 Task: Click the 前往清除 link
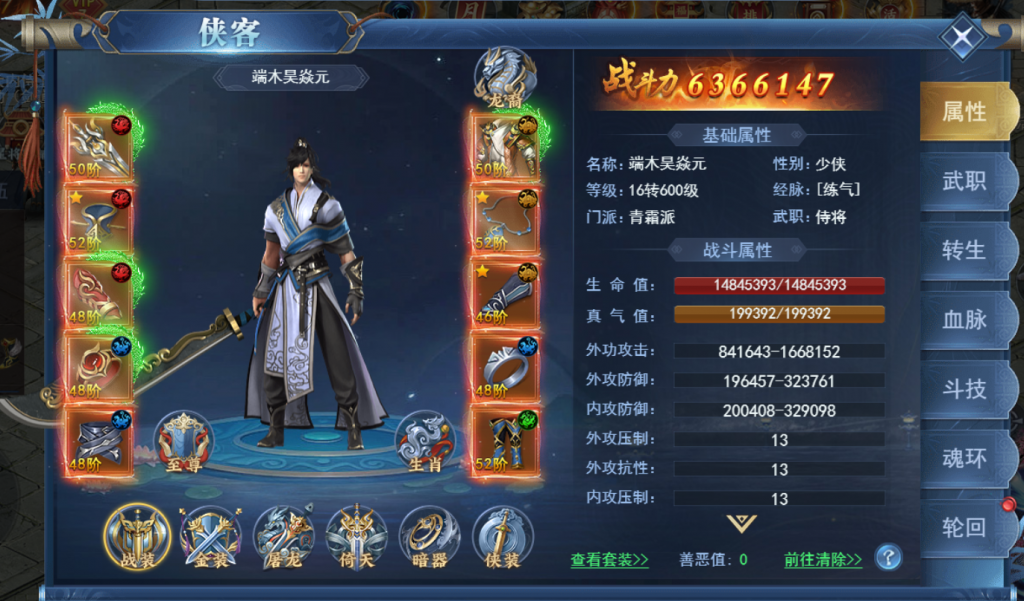point(822,560)
